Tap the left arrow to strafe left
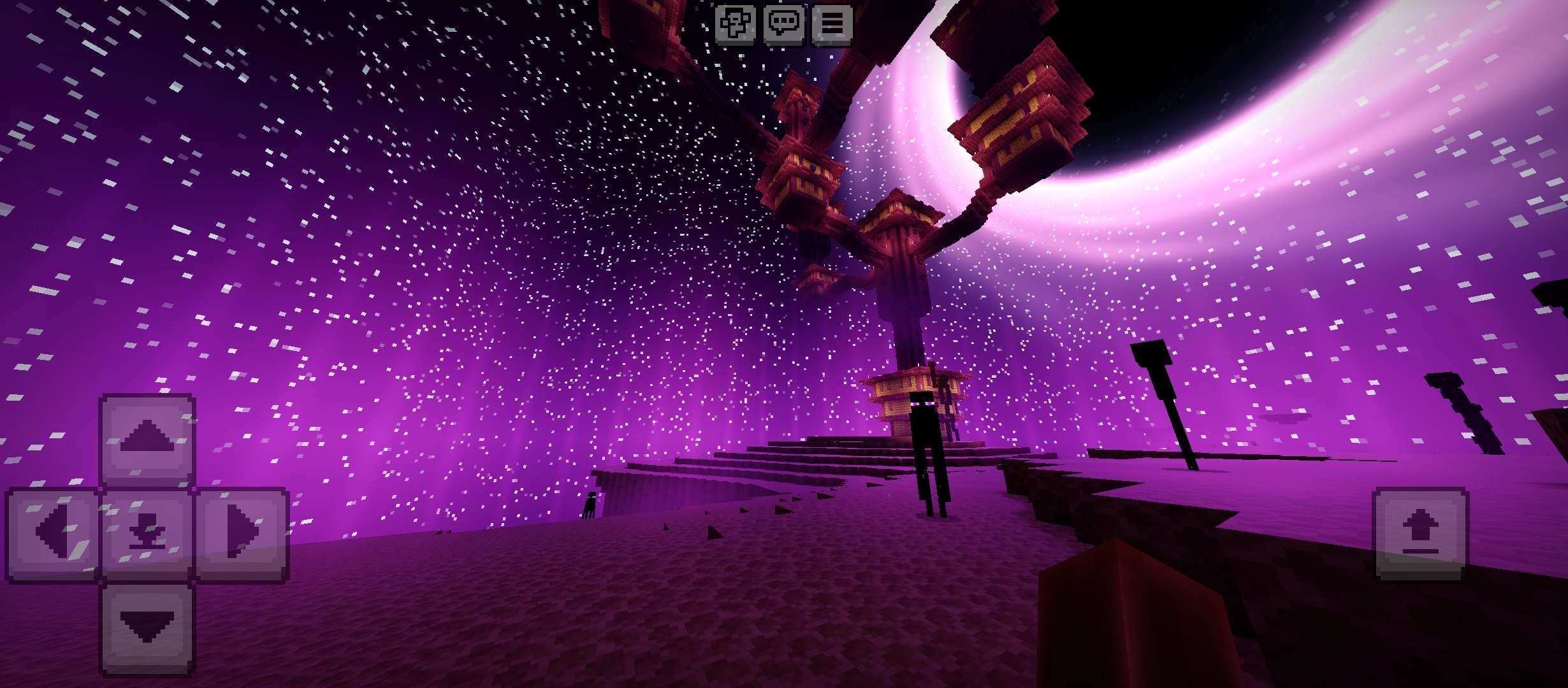Screen dimensions: 1568x688 point(52,534)
